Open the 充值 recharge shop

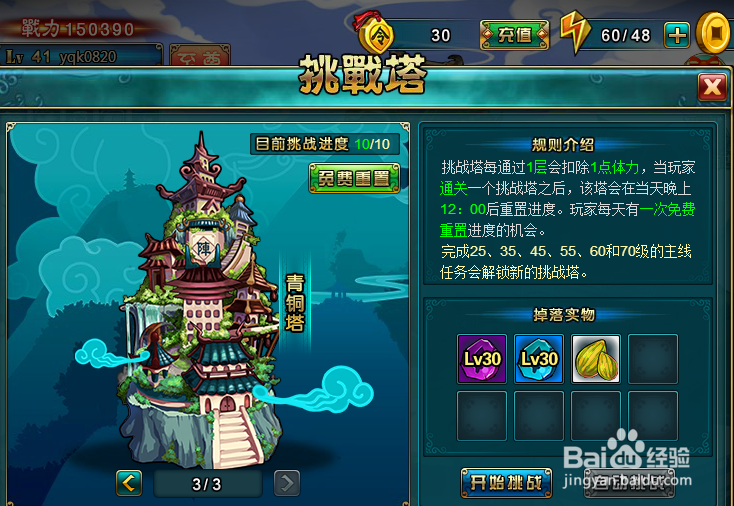pos(514,35)
